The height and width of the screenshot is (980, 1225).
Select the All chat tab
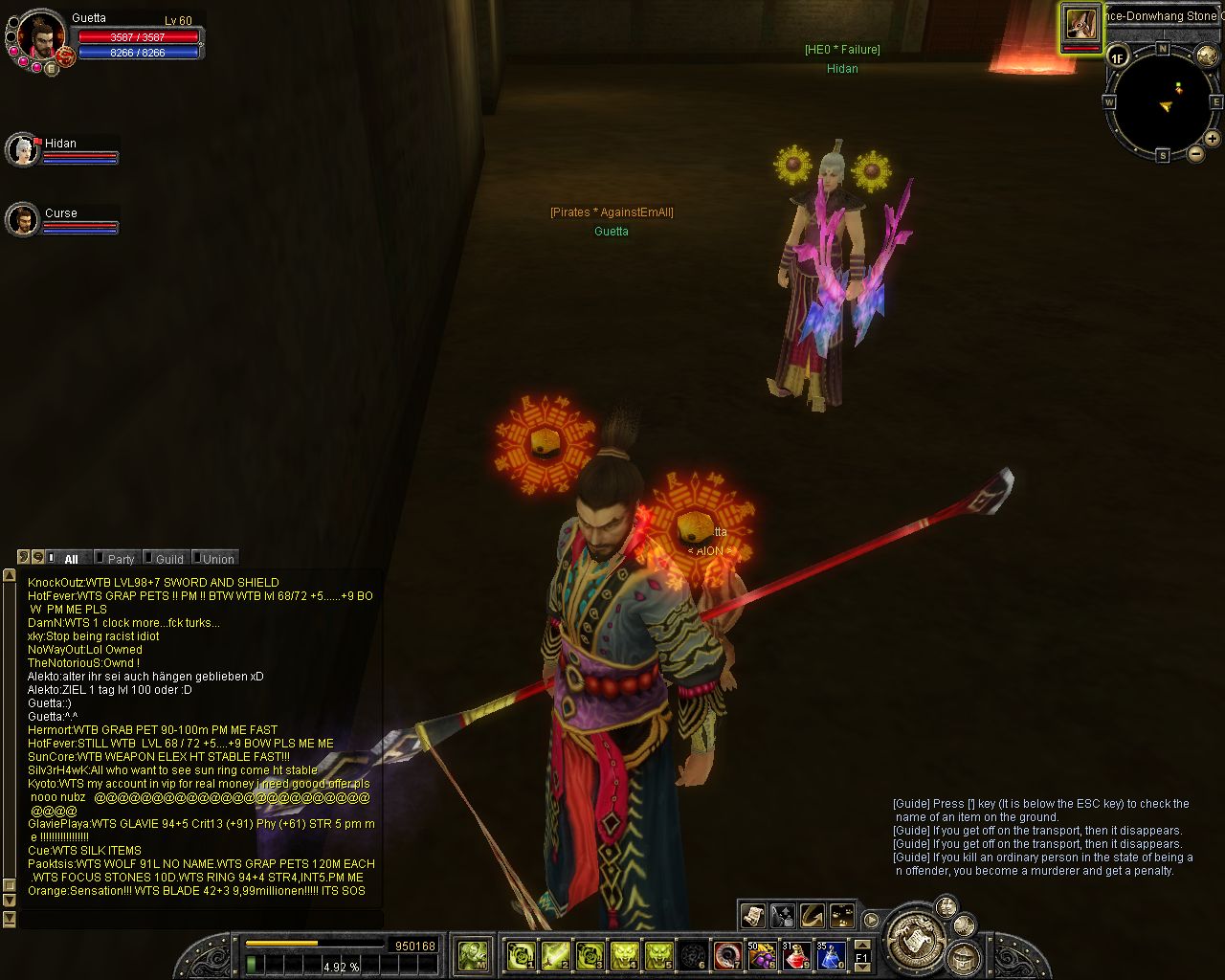coord(70,559)
